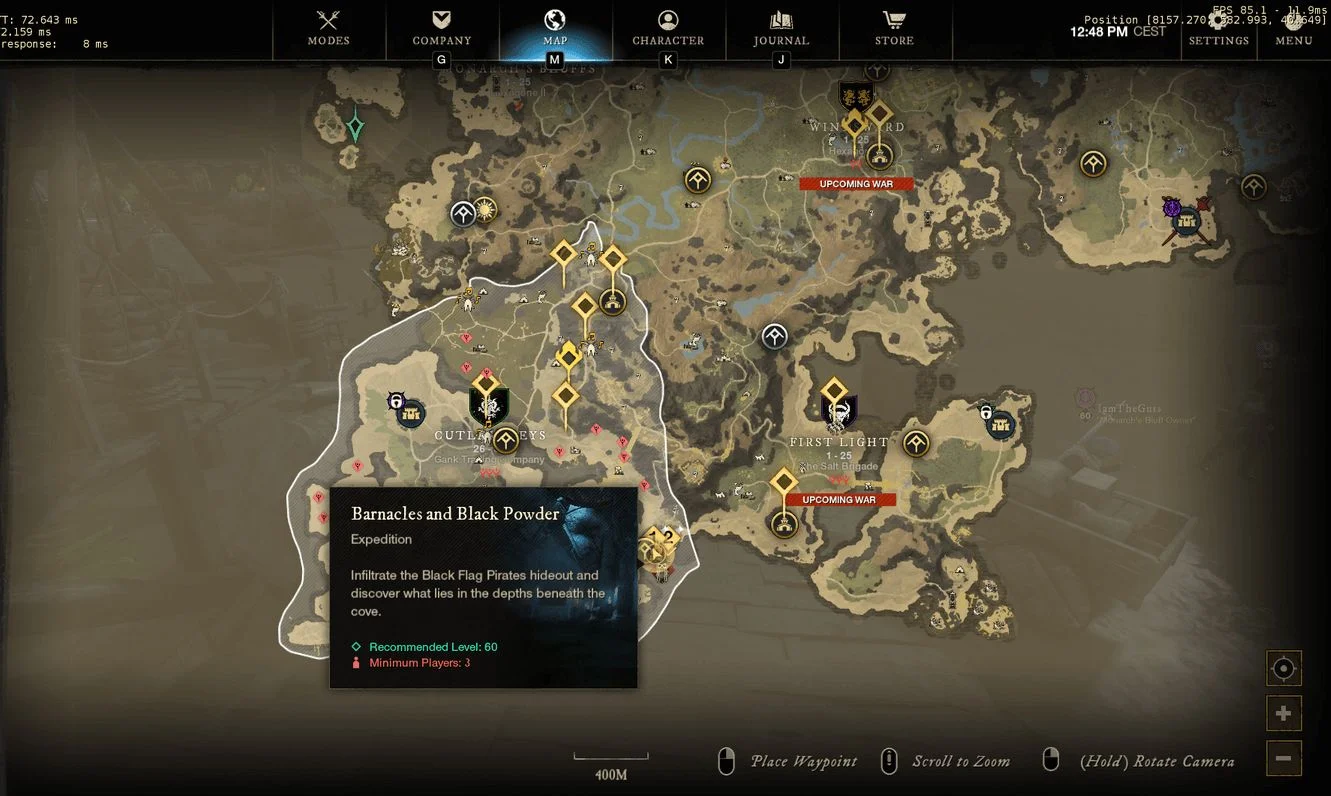
Task: Select the sun-shaped map marker
Action: pos(486,210)
